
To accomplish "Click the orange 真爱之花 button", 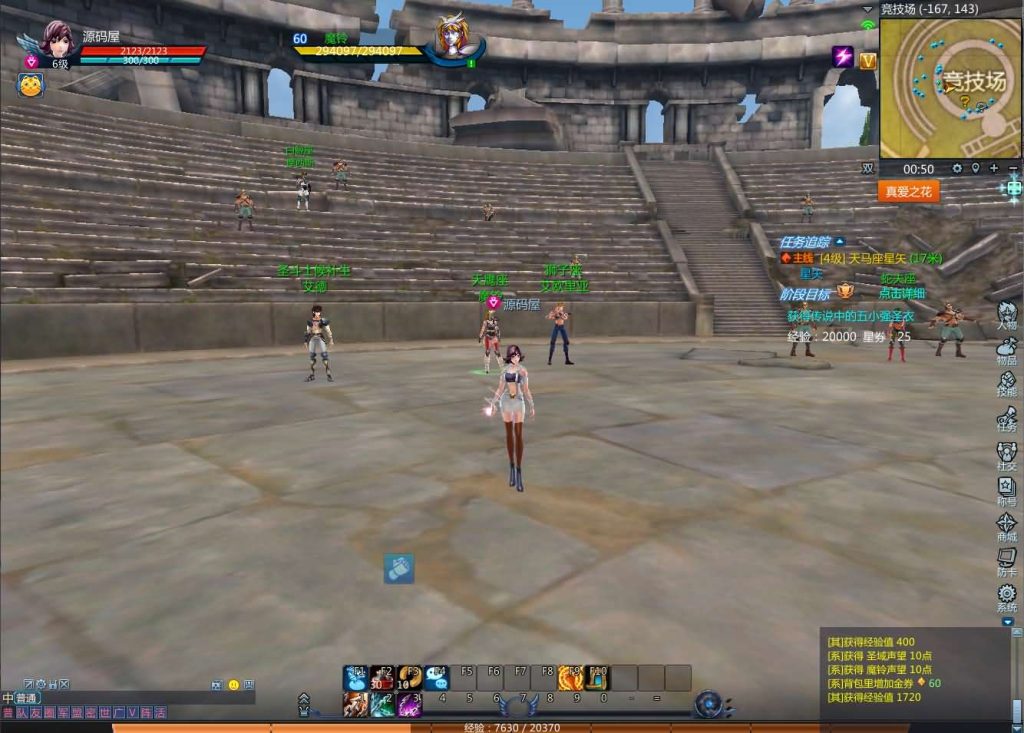I will click(x=909, y=191).
